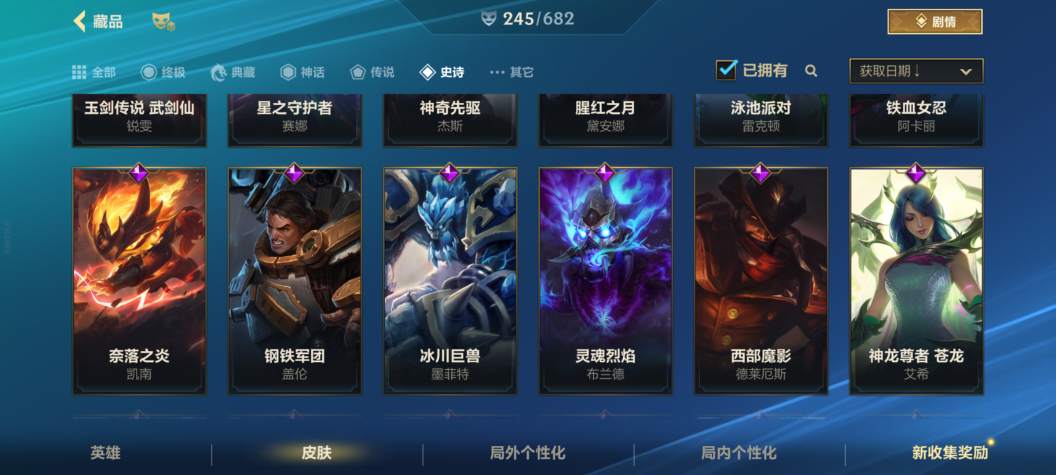The width and height of the screenshot is (1056, 475).
Task: Open the 其它 filter options
Action: (x=511, y=72)
